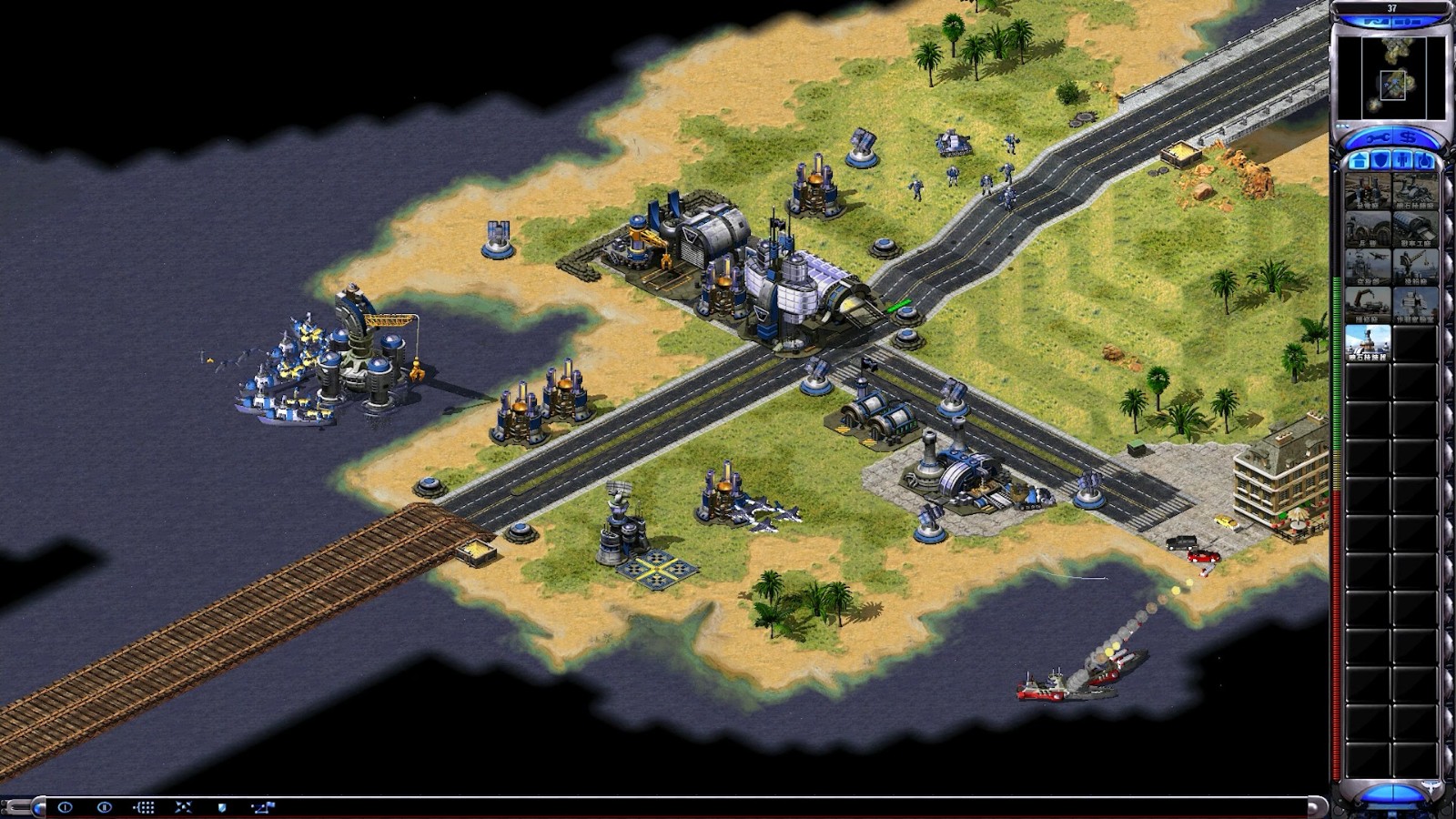Activate the waypoint flag command icon
The image size is (1456, 819).
click(263, 807)
